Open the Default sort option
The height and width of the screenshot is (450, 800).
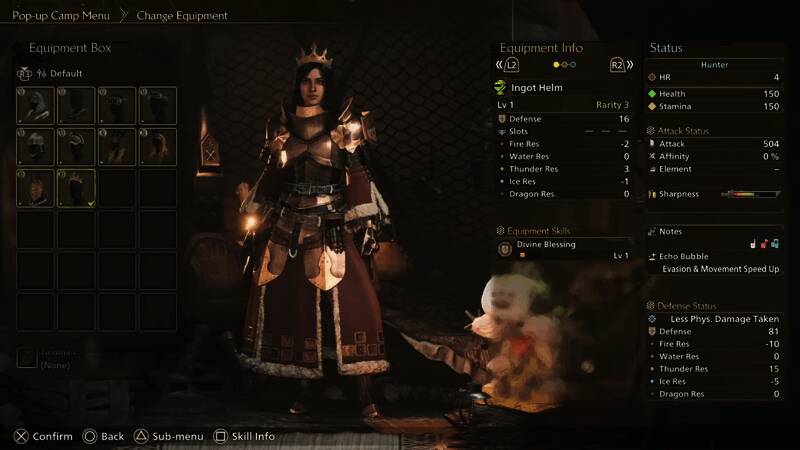click(x=60, y=73)
